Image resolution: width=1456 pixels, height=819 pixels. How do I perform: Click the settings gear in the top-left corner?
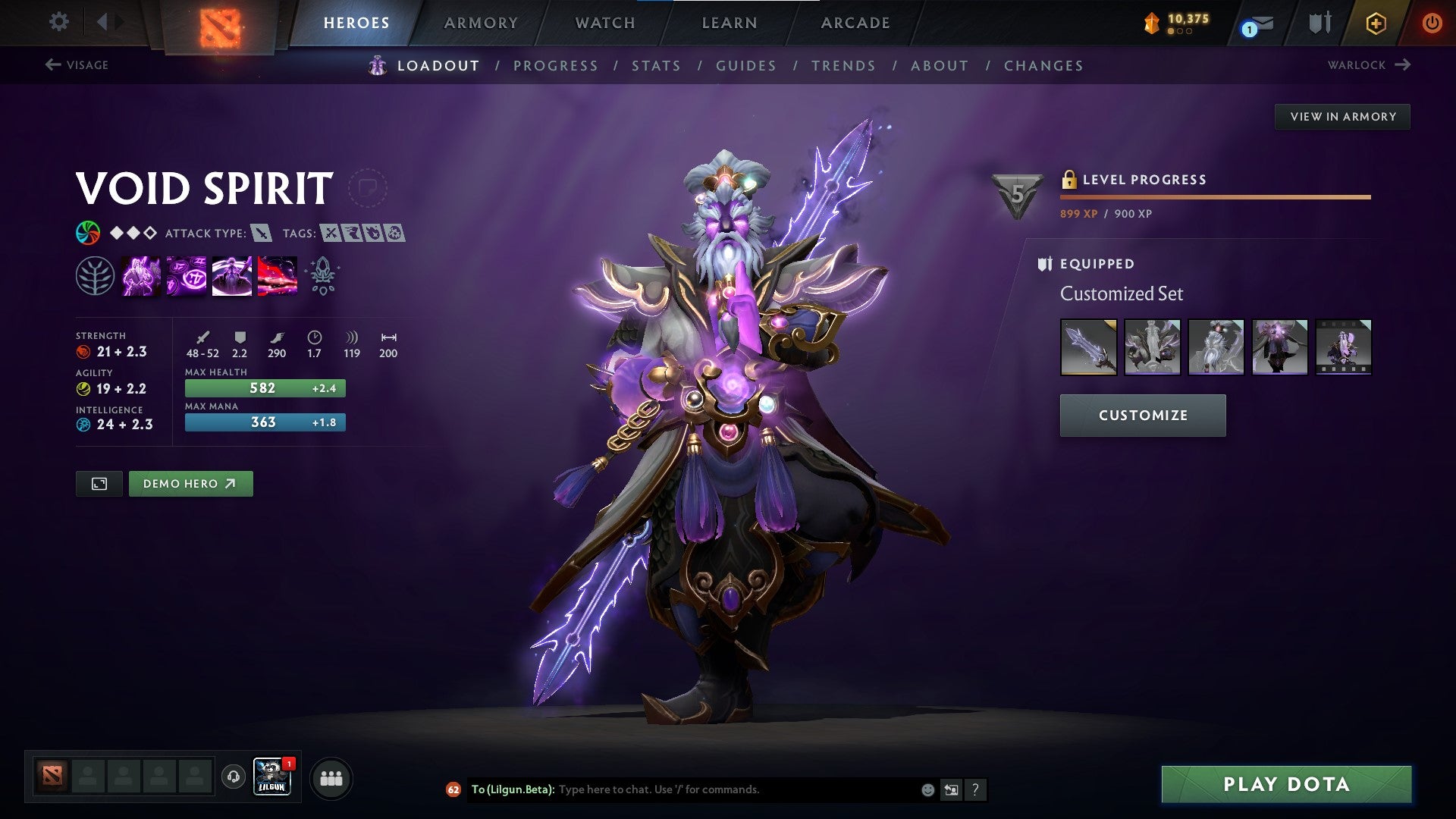point(58,22)
